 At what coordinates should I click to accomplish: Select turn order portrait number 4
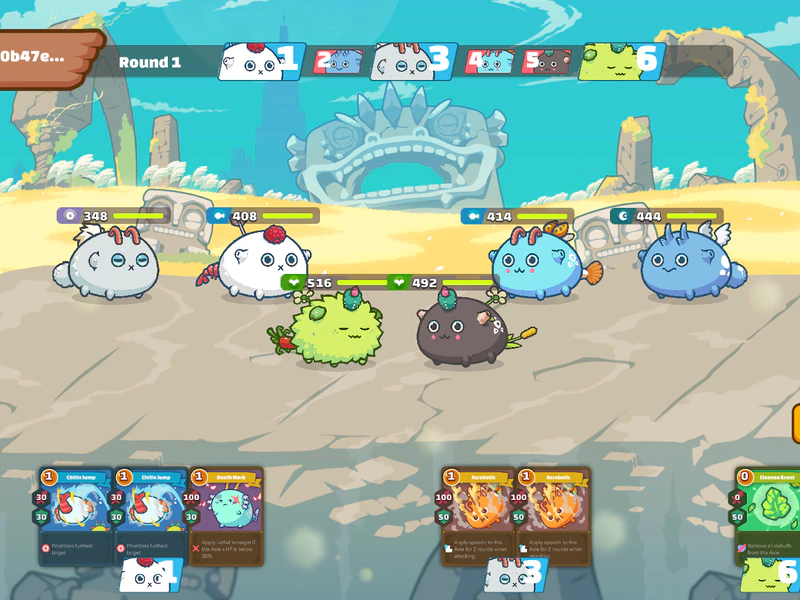point(490,62)
